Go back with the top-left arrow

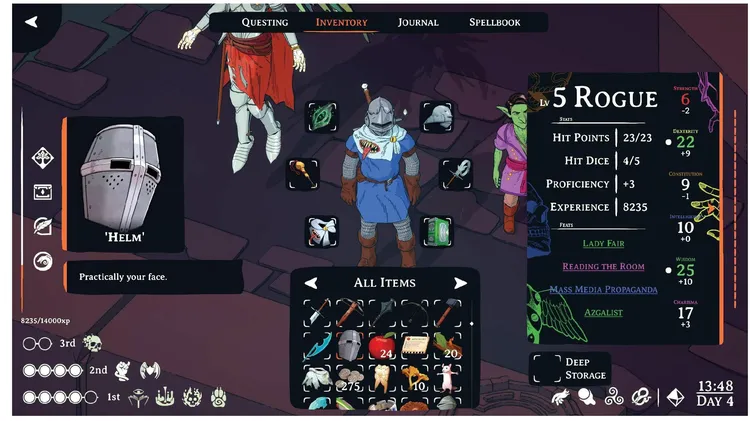coord(31,21)
